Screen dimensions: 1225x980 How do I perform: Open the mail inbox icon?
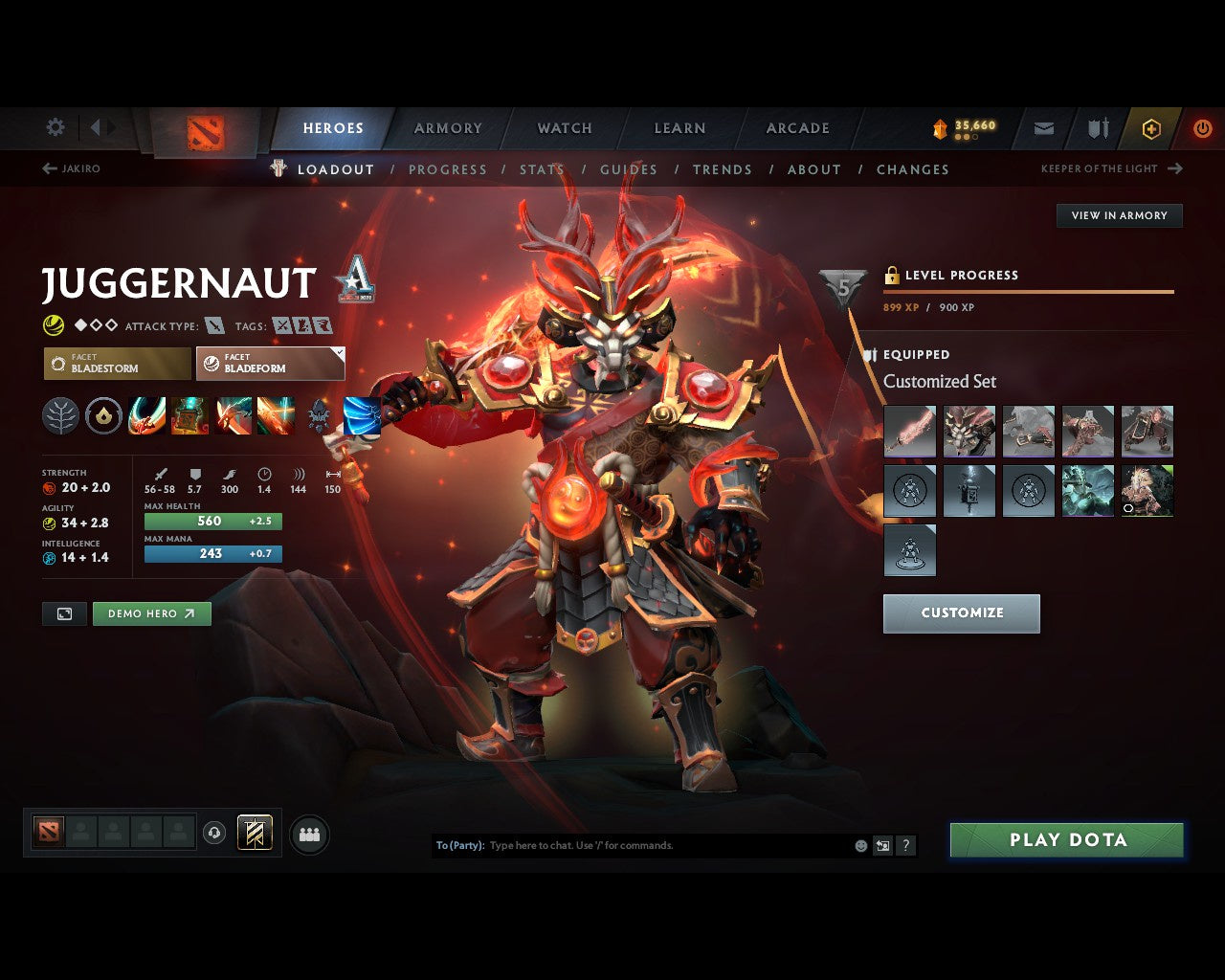pos(1043,128)
